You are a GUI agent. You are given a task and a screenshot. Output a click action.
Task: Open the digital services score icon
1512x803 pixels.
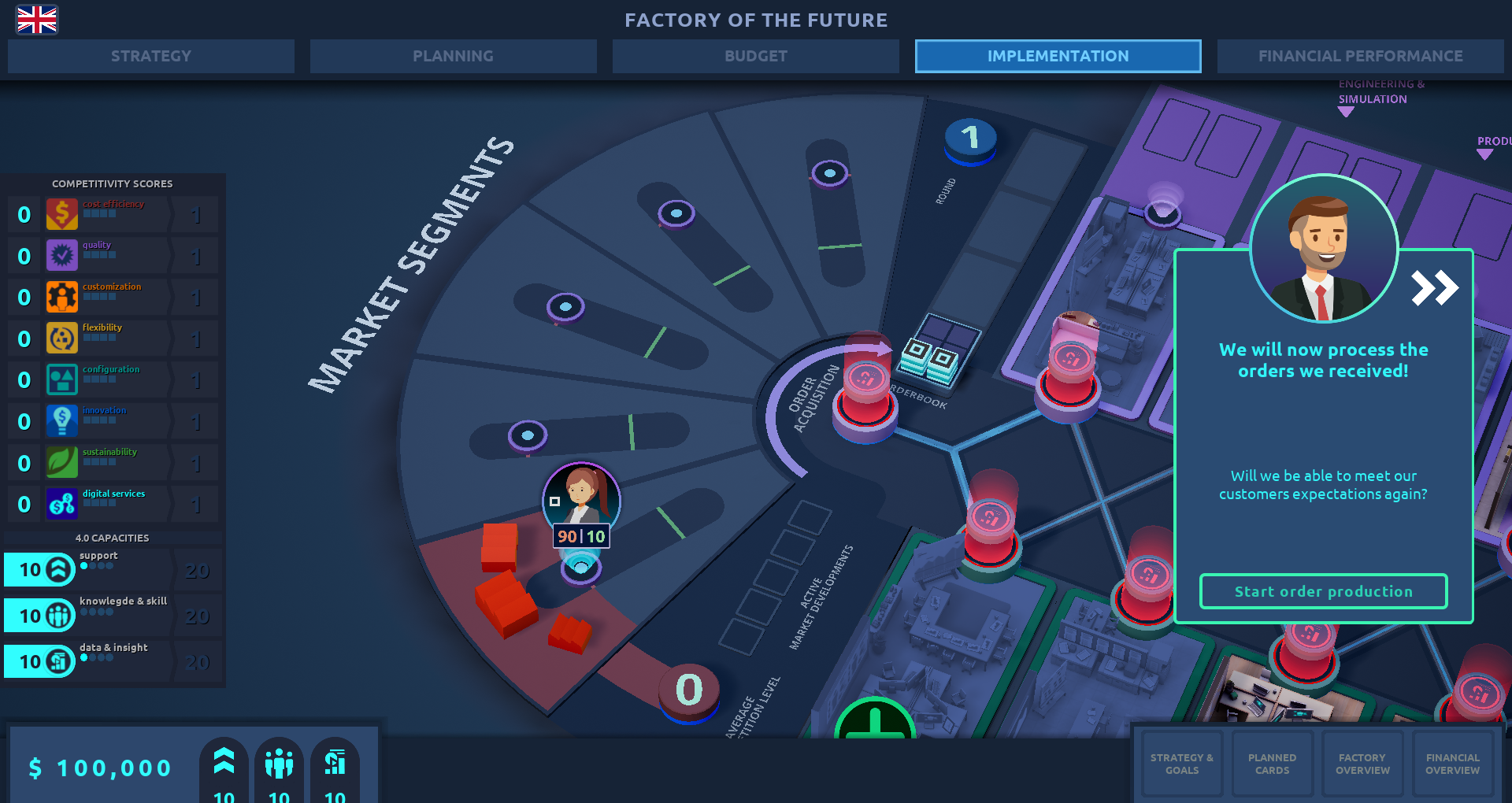point(62,504)
